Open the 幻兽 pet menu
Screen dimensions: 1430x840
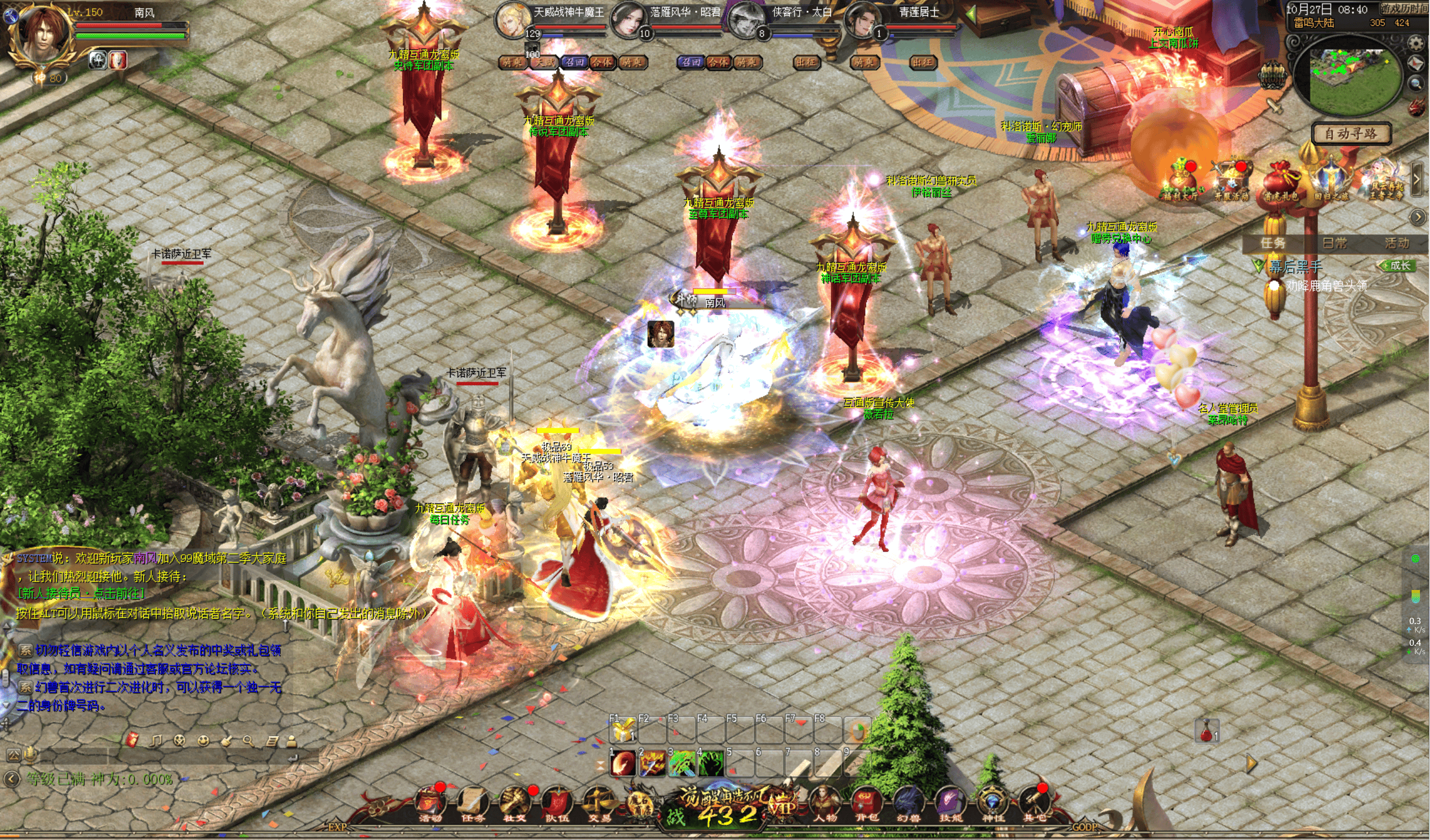click(x=908, y=803)
